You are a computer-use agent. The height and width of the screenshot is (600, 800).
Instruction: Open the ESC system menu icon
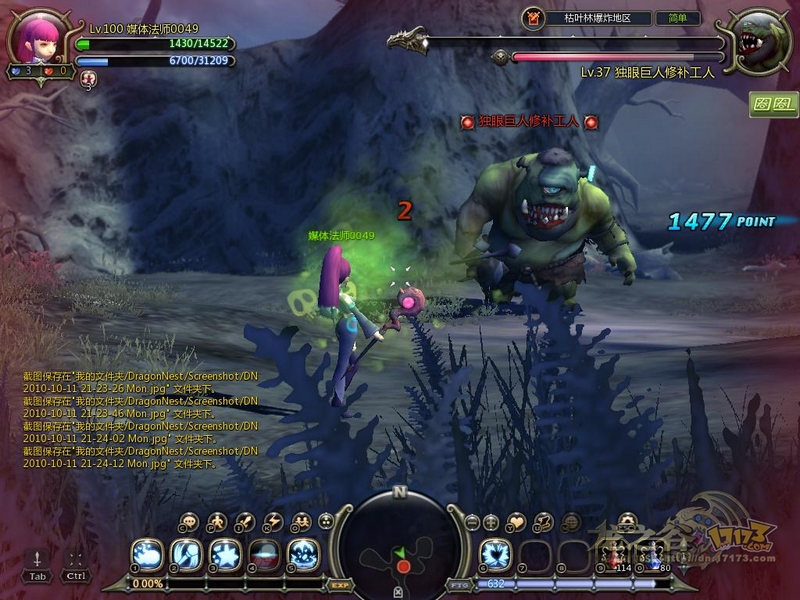pyautogui.click(x=627, y=521)
